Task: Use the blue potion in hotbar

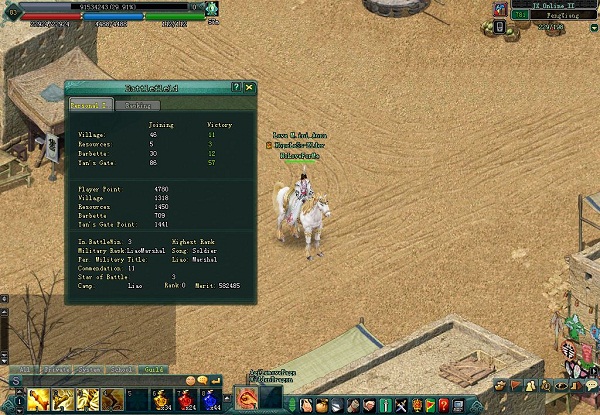Action: tap(209, 401)
